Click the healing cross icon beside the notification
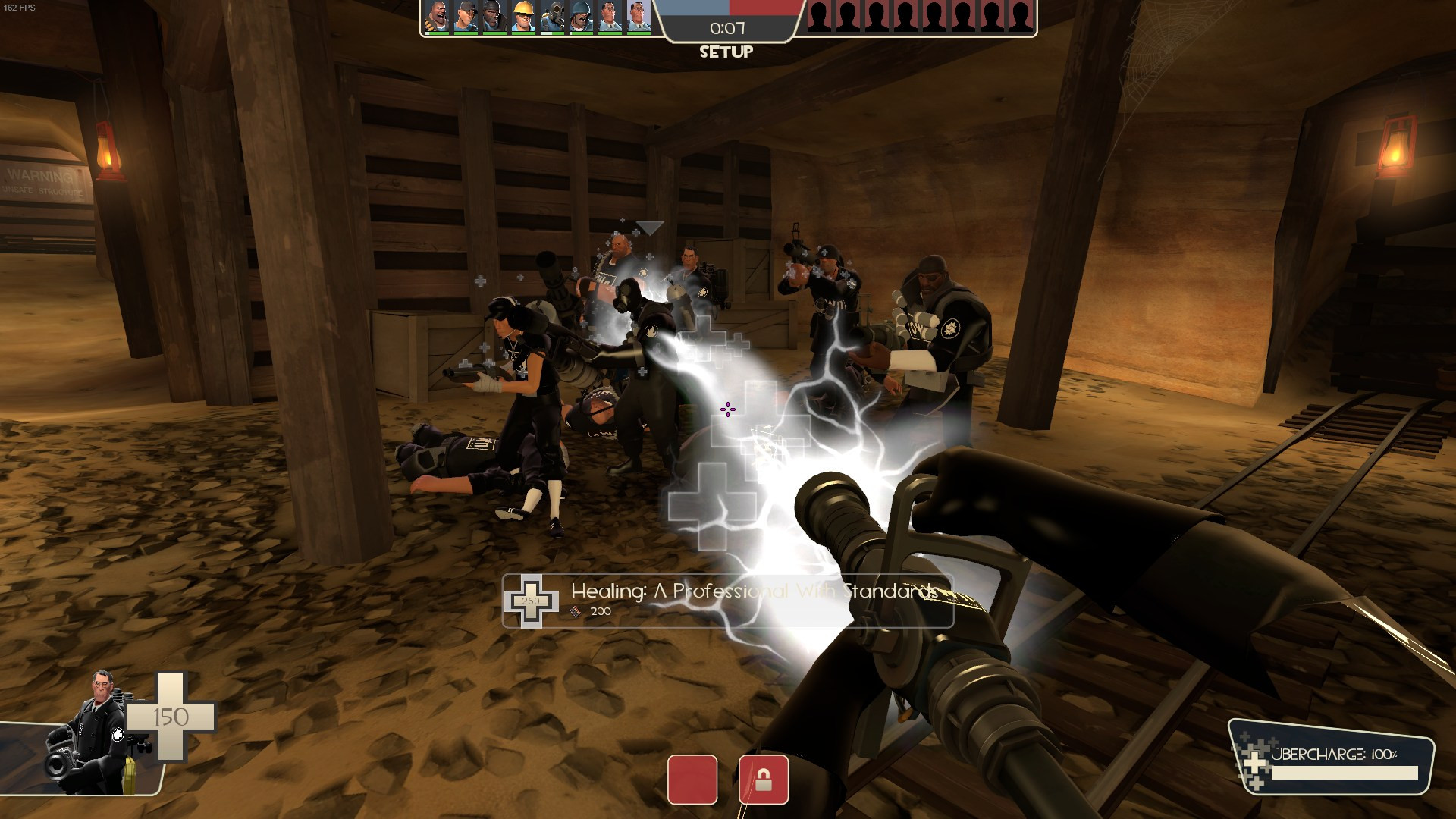This screenshot has height=819, width=1456. 533,598
